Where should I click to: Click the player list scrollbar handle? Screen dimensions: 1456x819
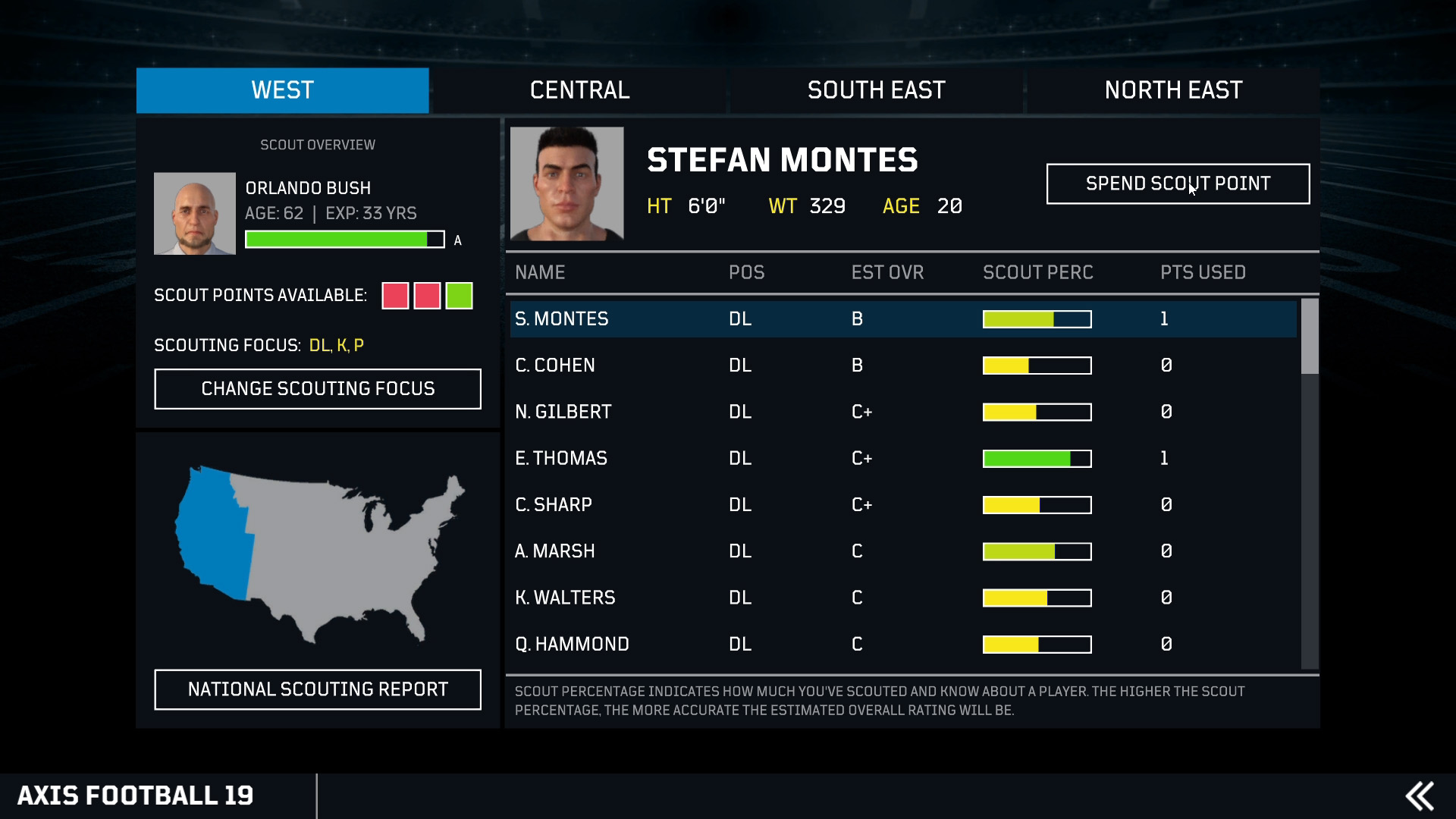[1310, 336]
